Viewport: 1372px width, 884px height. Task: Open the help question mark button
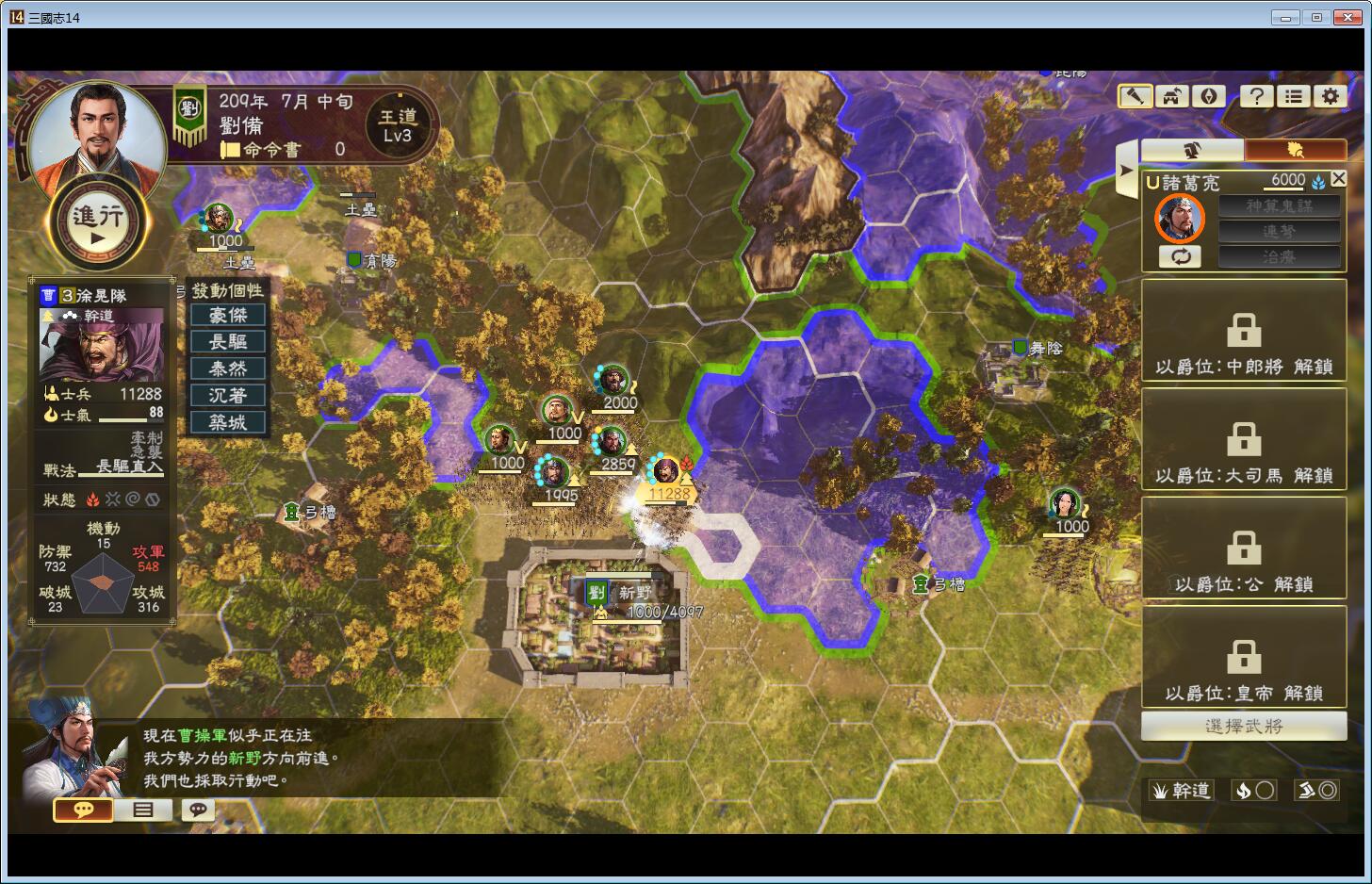tap(1256, 95)
